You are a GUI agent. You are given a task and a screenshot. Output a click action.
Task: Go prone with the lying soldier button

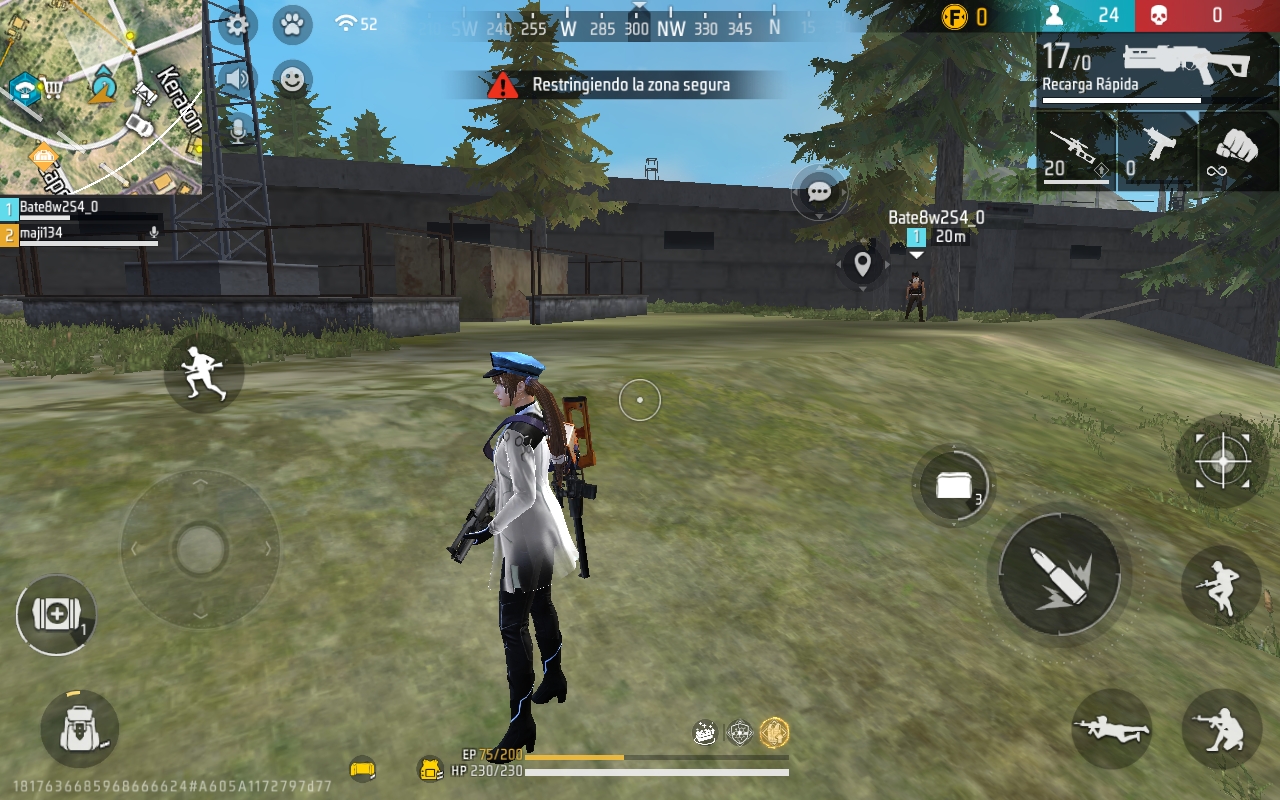[x=1111, y=729]
